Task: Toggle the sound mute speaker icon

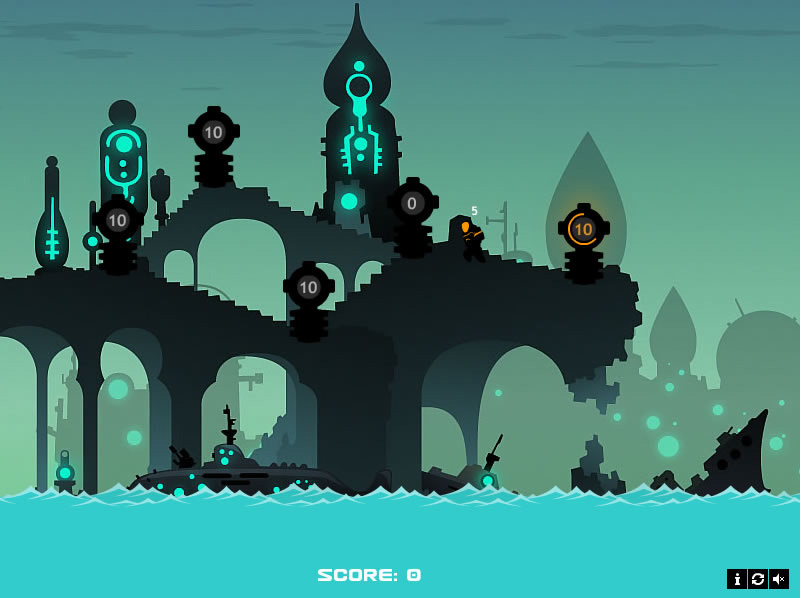Action: (x=779, y=579)
